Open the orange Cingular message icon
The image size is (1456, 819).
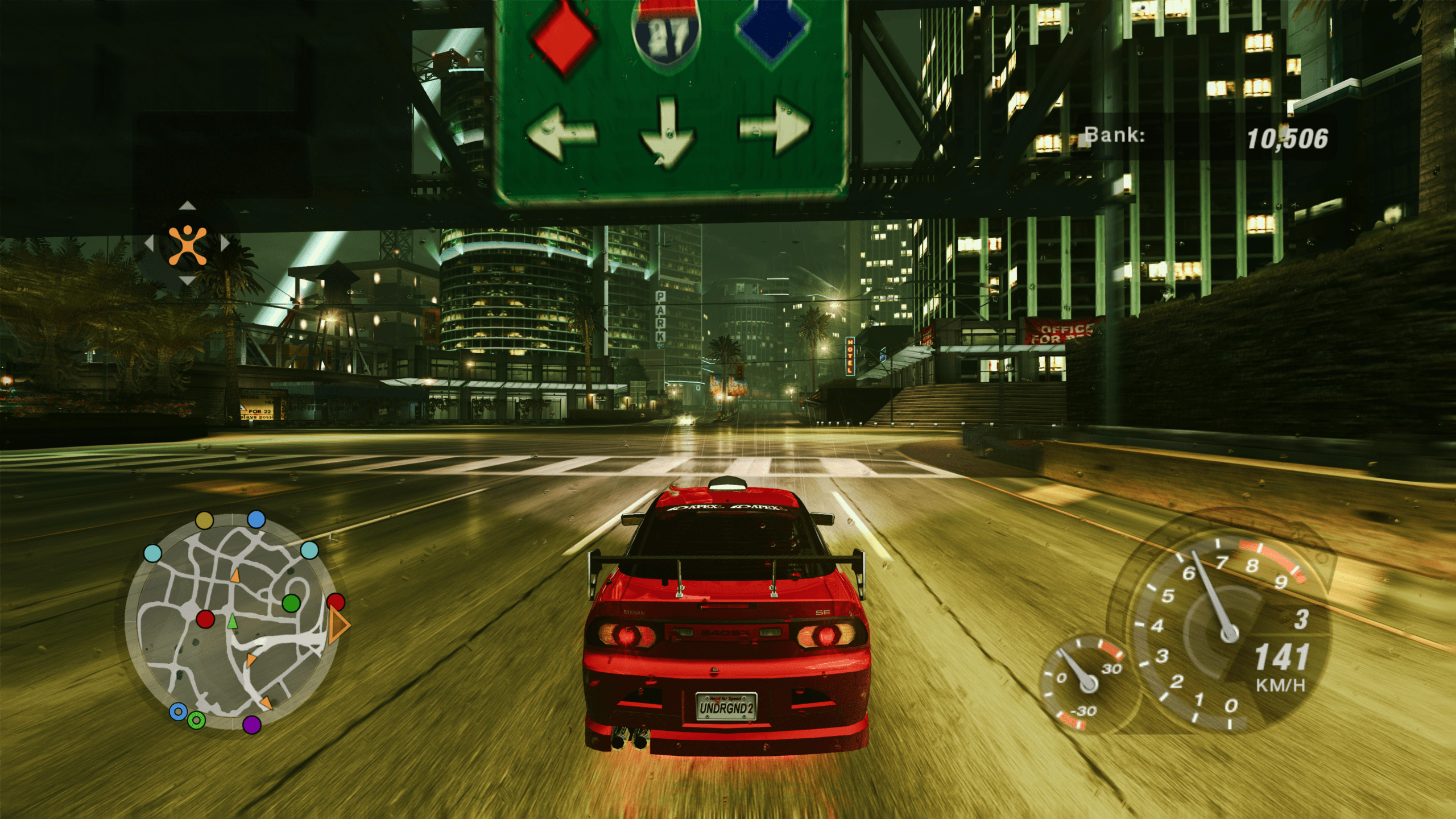[x=187, y=245]
